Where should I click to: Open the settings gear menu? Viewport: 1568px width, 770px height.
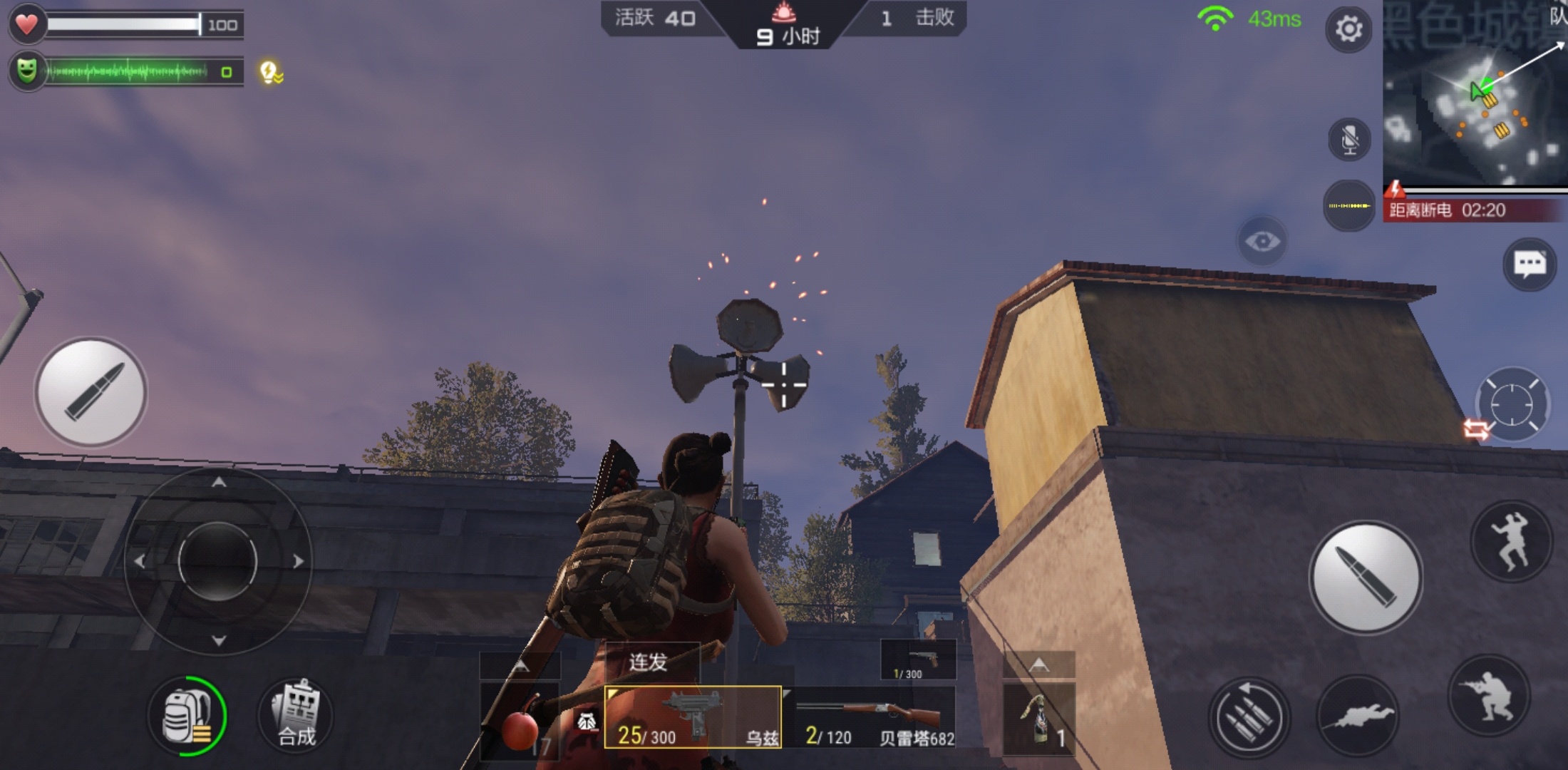1348,29
